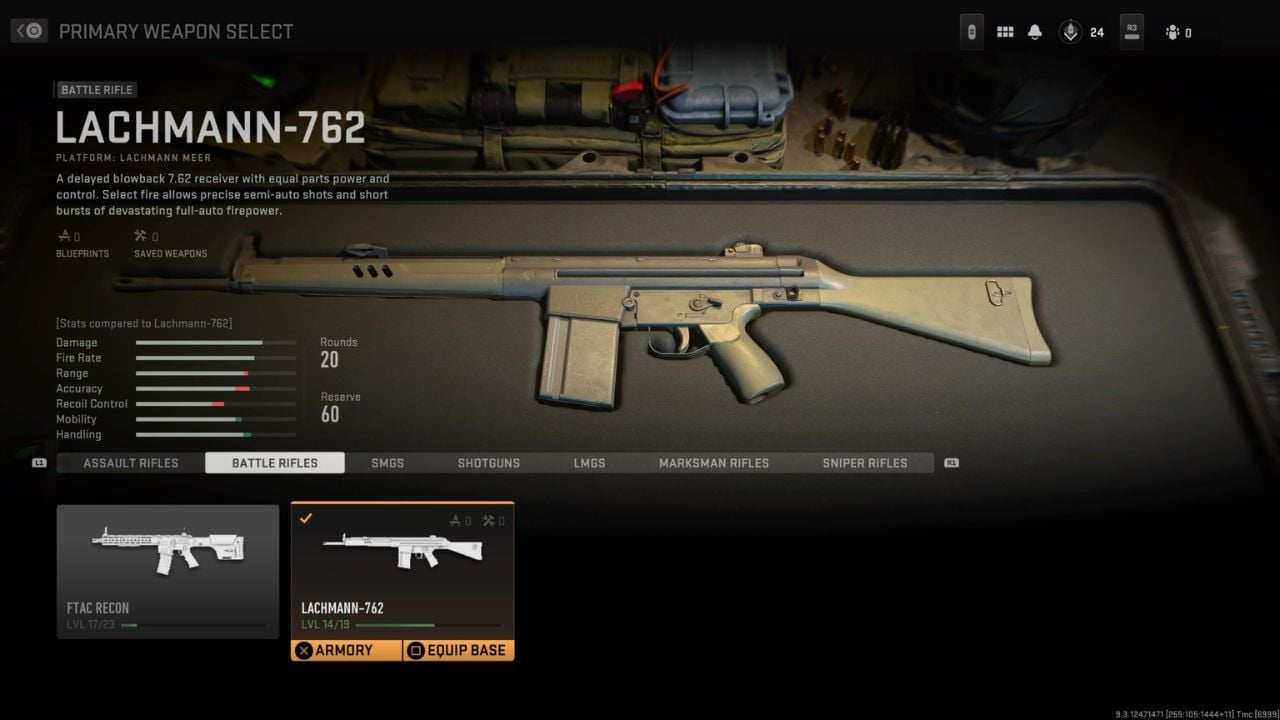Open the social party icon
The width and height of the screenshot is (1280, 720).
click(1173, 33)
